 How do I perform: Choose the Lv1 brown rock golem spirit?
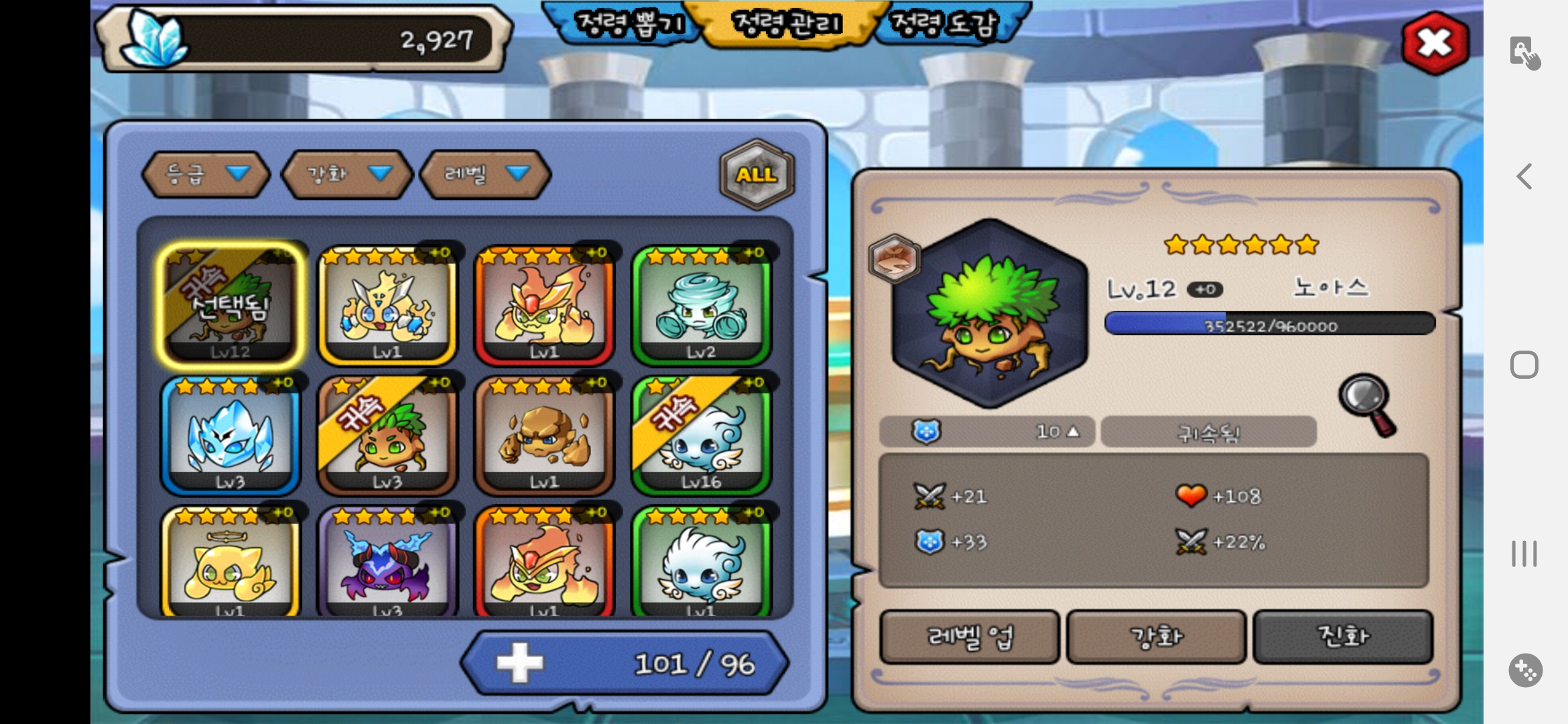[544, 436]
